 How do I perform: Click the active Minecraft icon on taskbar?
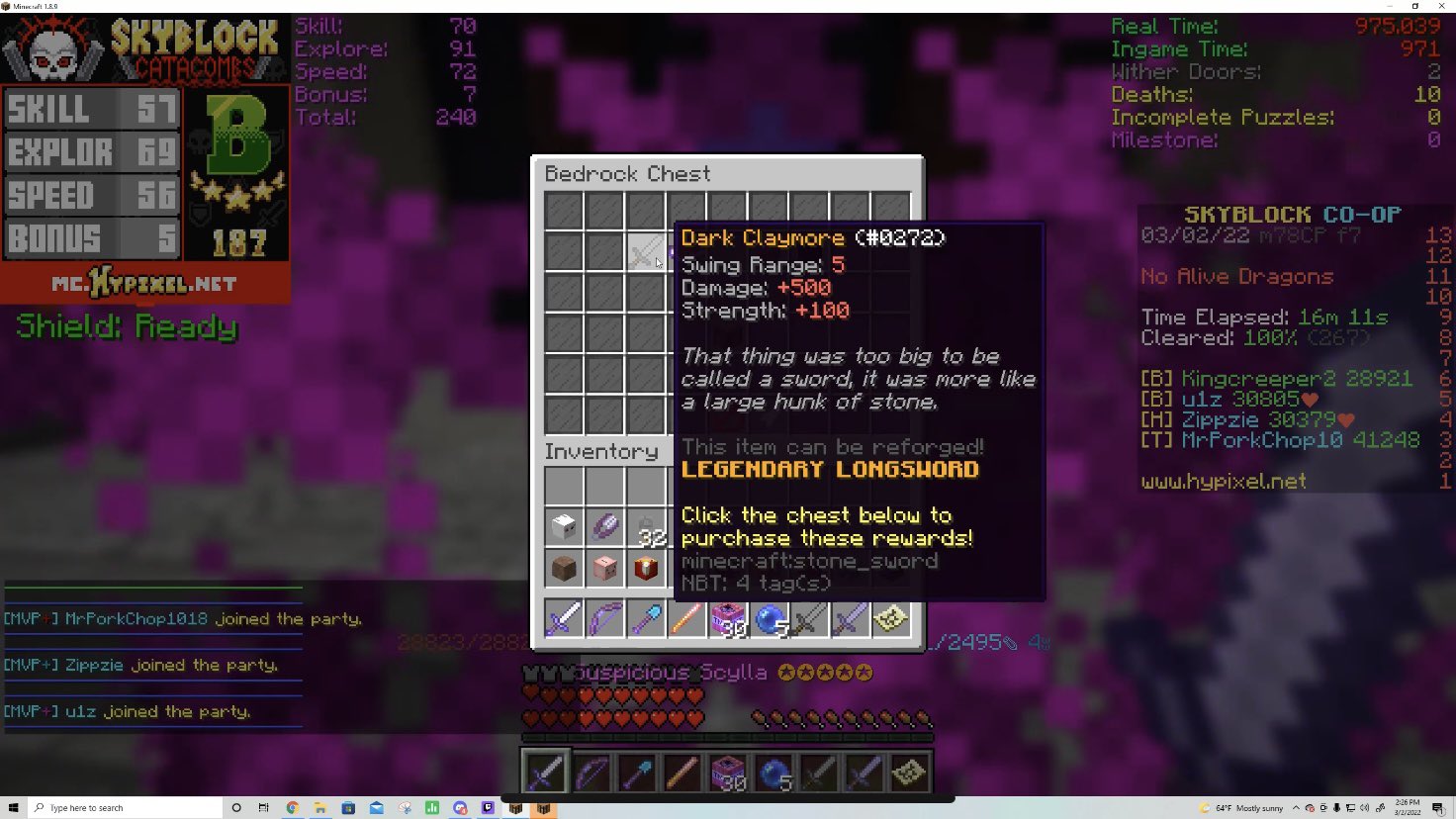pyautogui.click(x=545, y=807)
